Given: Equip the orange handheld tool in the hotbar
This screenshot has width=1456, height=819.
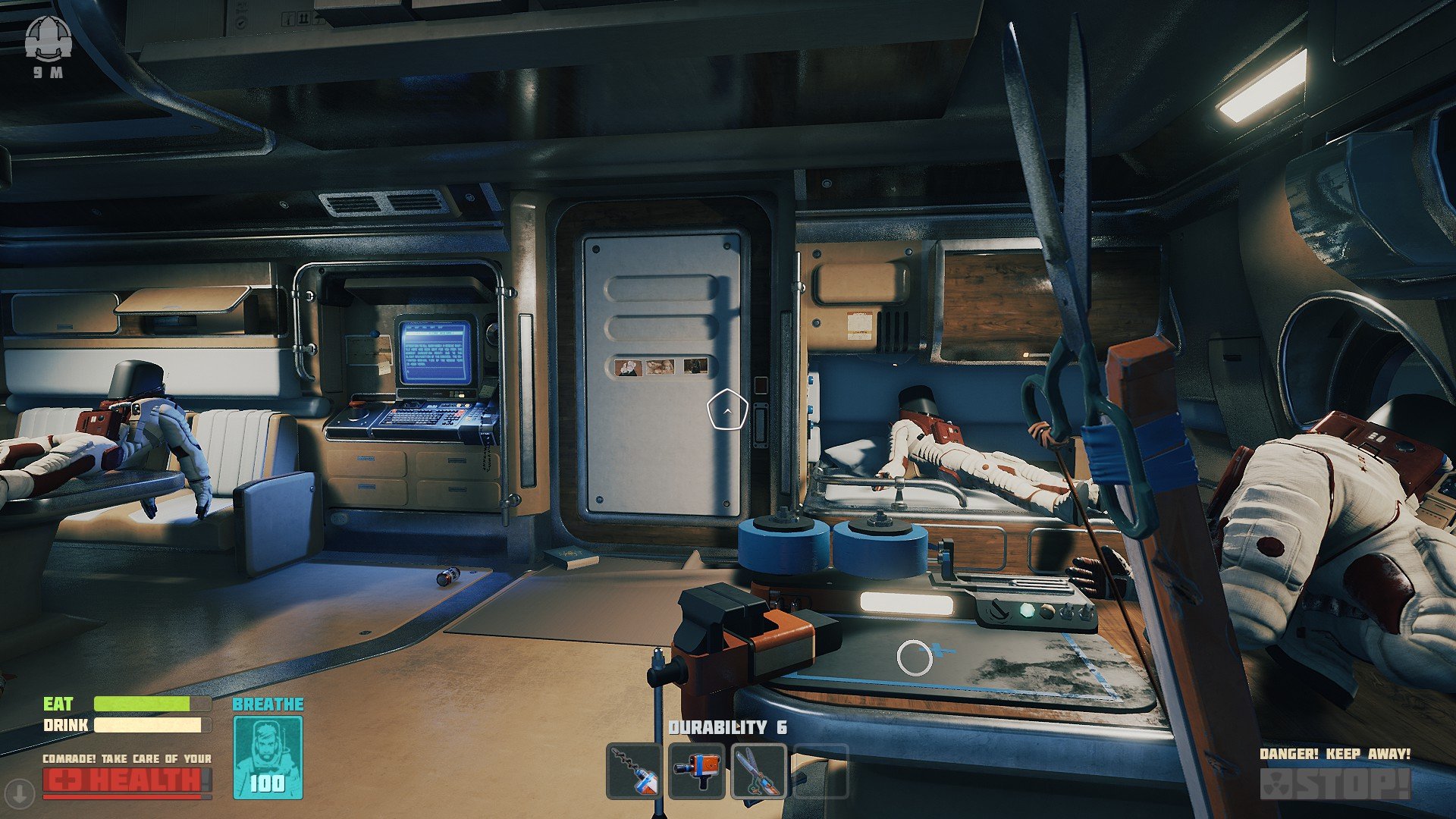Looking at the screenshot, I should pyautogui.click(x=697, y=771).
